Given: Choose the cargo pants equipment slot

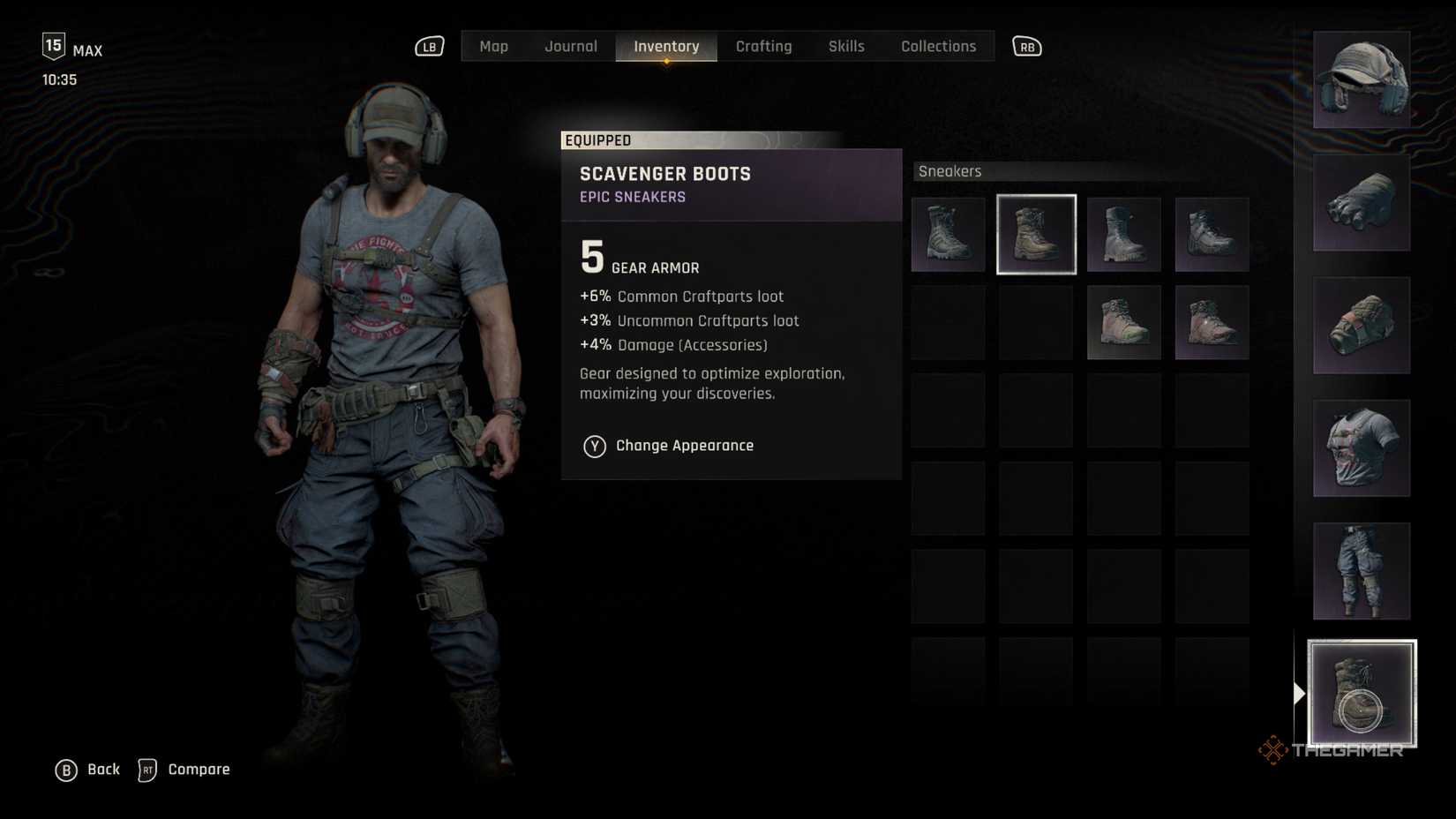Looking at the screenshot, I should pos(1361,571).
